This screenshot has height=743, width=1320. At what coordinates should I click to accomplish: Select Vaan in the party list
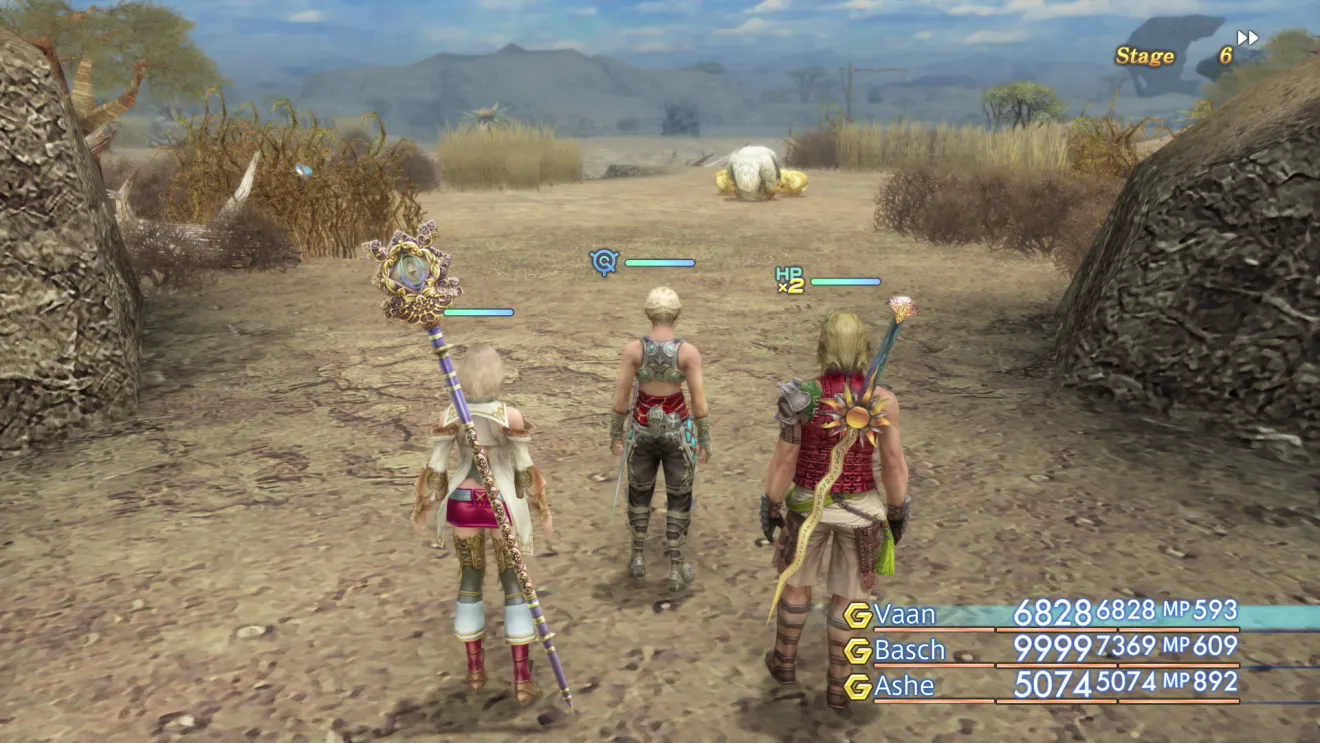tap(903, 613)
